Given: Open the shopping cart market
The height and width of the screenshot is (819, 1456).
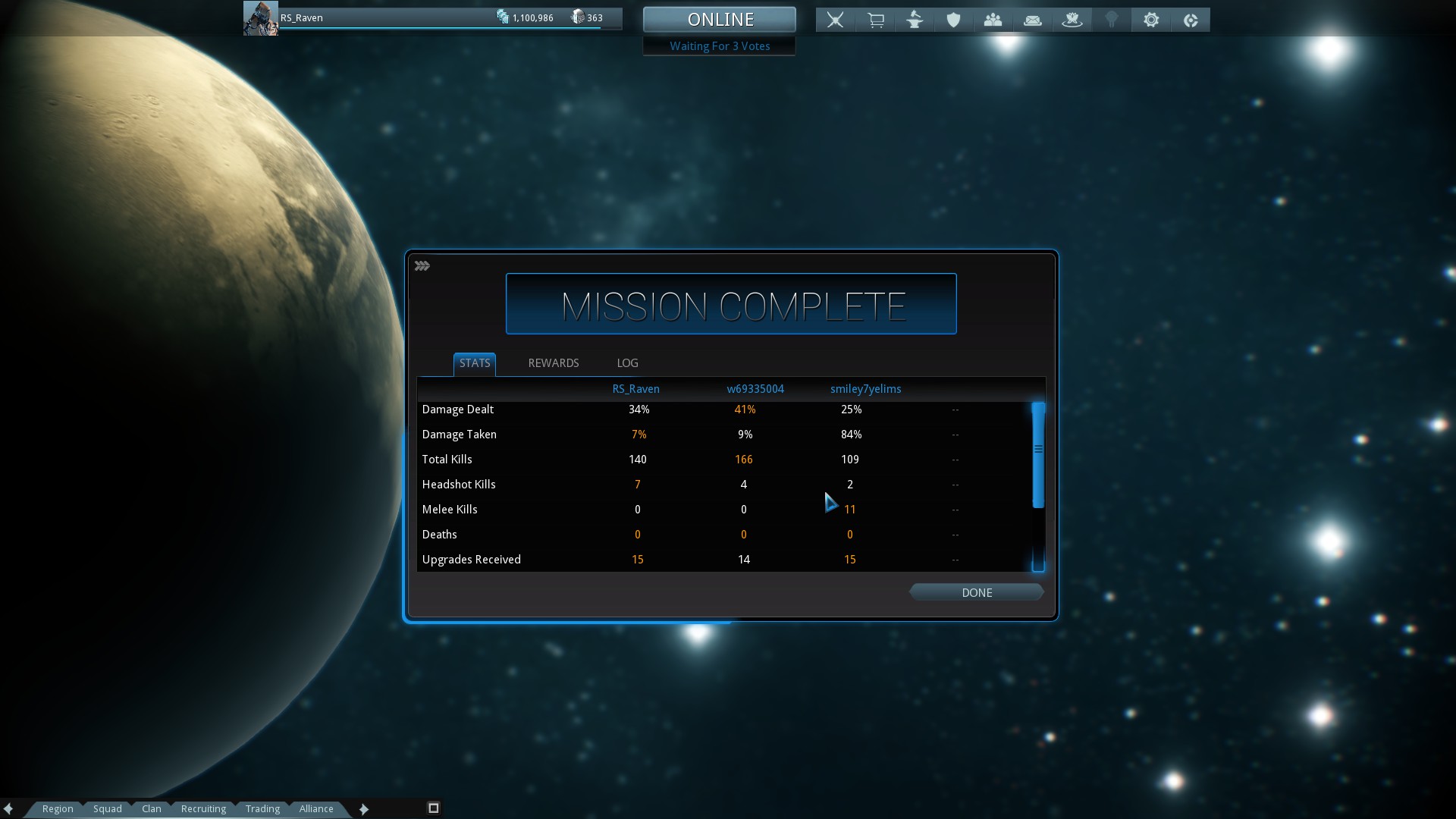Looking at the screenshot, I should [875, 20].
